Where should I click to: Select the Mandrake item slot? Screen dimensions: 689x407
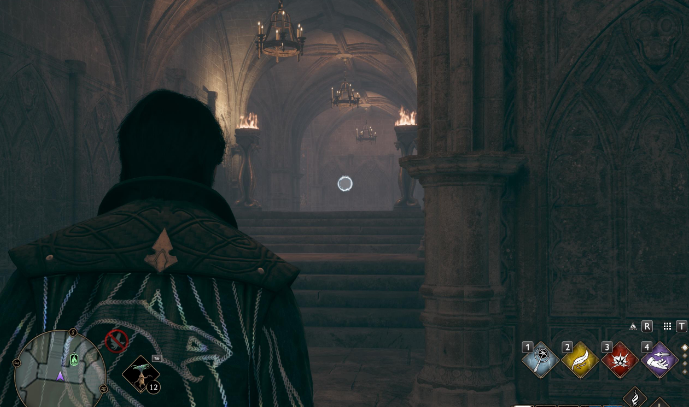tap(141, 374)
